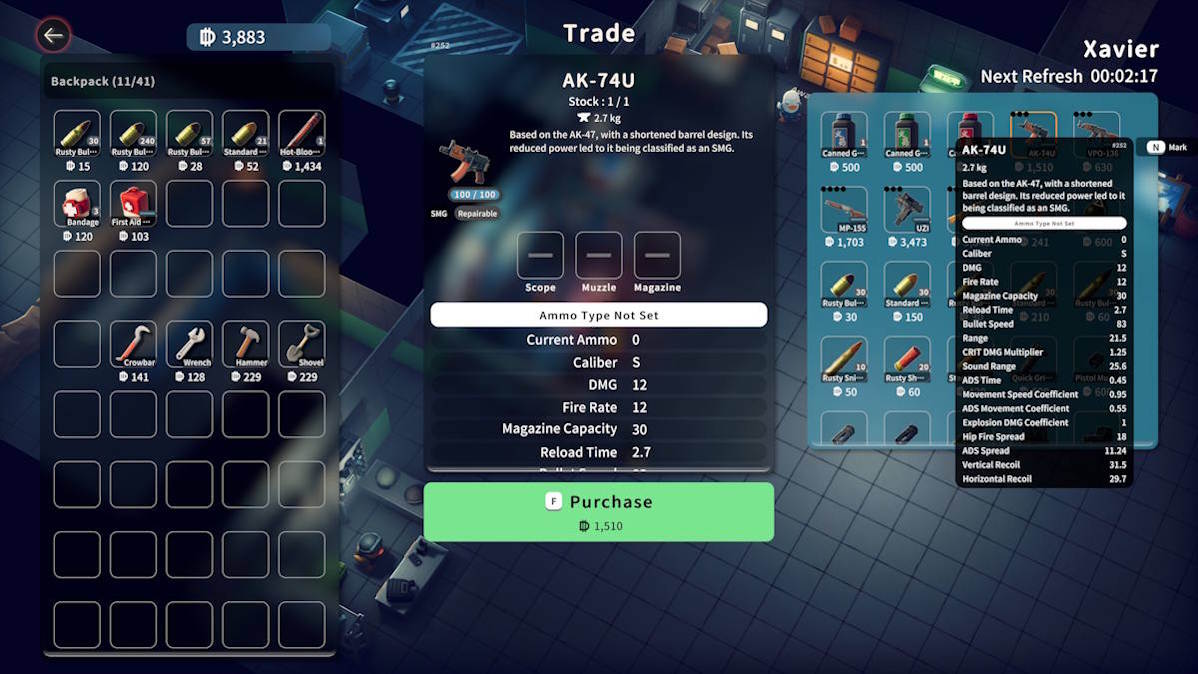
Task: Select the blue Canned item priced 500
Action: tap(844, 135)
